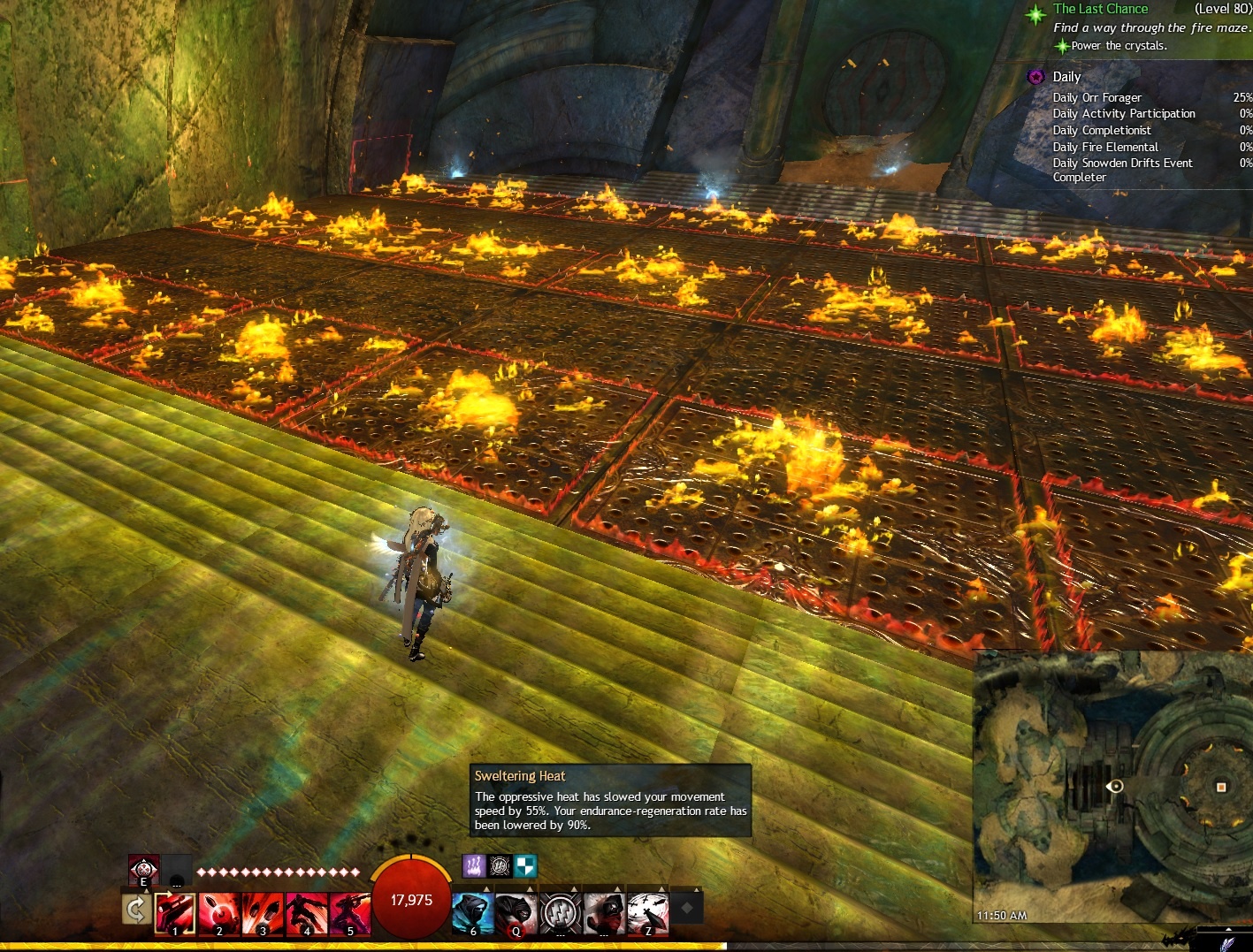Image resolution: width=1253 pixels, height=952 pixels.
Task: Activate weapon skill 1 rifle shot
Action: (x=175, y=912)
